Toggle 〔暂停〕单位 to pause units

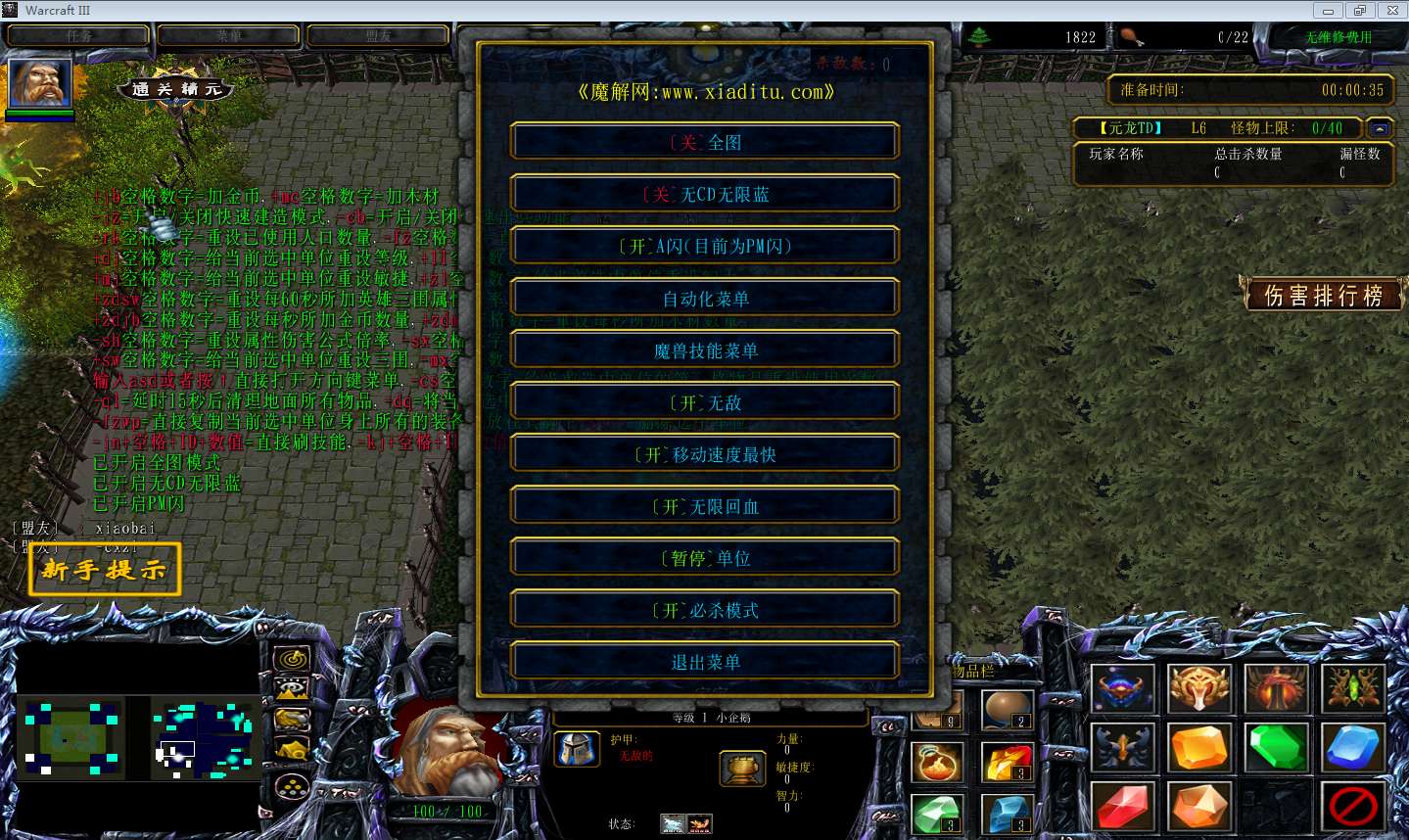(x=703, y=556)
